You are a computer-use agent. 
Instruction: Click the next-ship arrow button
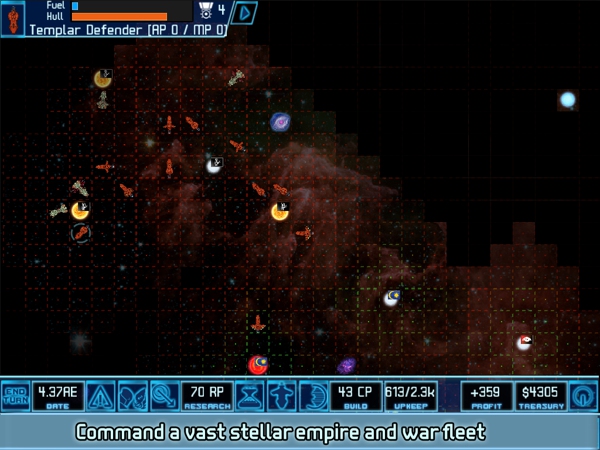tap(245, 13)
